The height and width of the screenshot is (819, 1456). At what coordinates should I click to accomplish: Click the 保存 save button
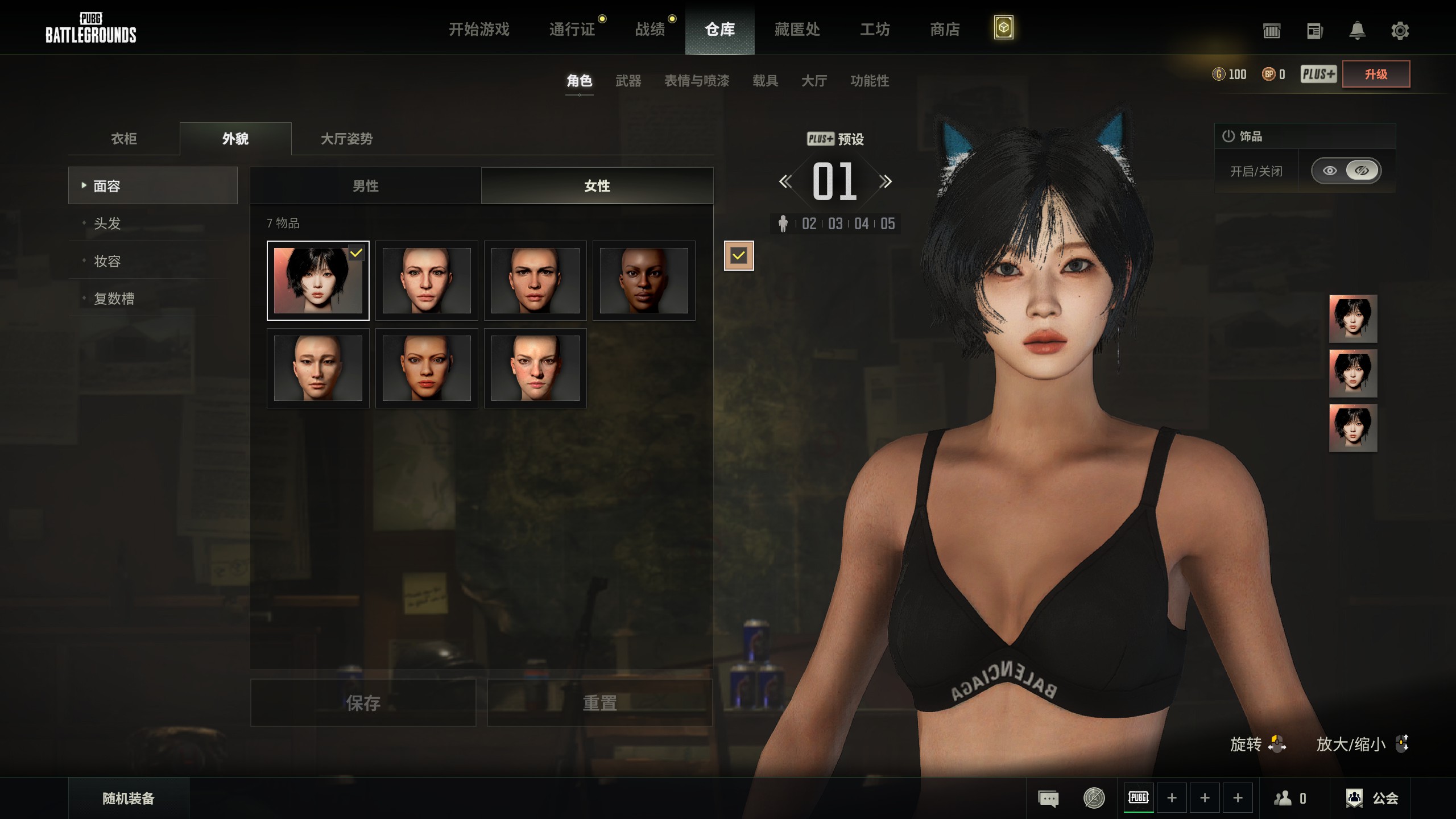(363, 703)
